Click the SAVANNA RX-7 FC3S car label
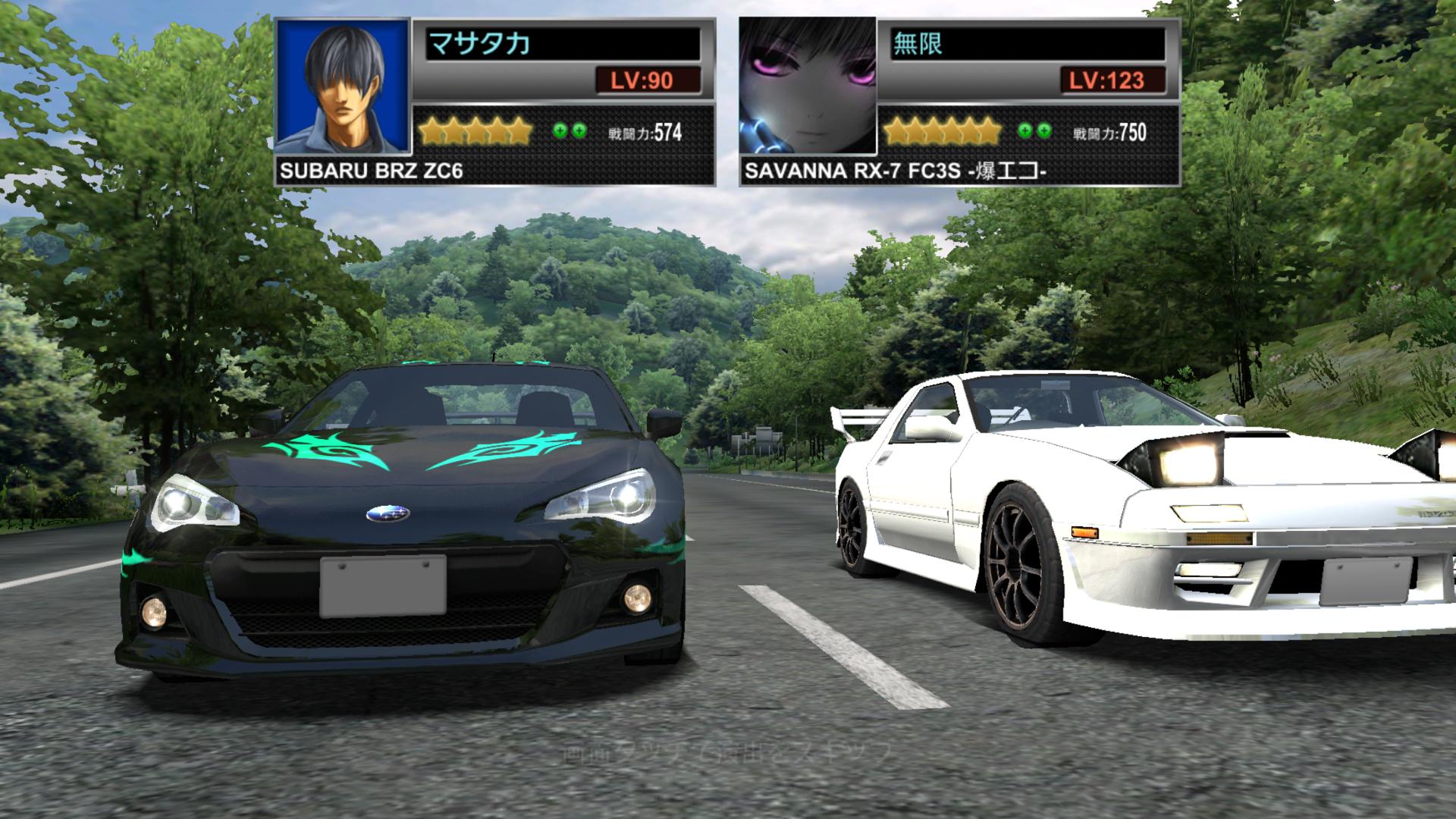 pyautogui.click(x=895, y=171)
